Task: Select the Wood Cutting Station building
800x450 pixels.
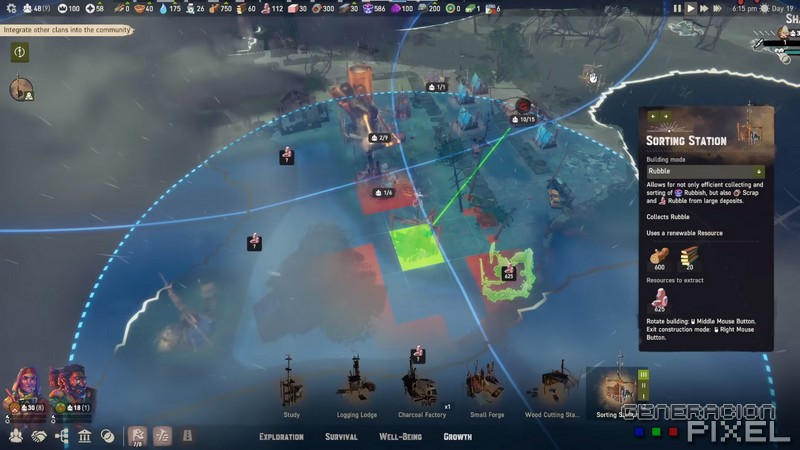Action: tap(552, 386)
